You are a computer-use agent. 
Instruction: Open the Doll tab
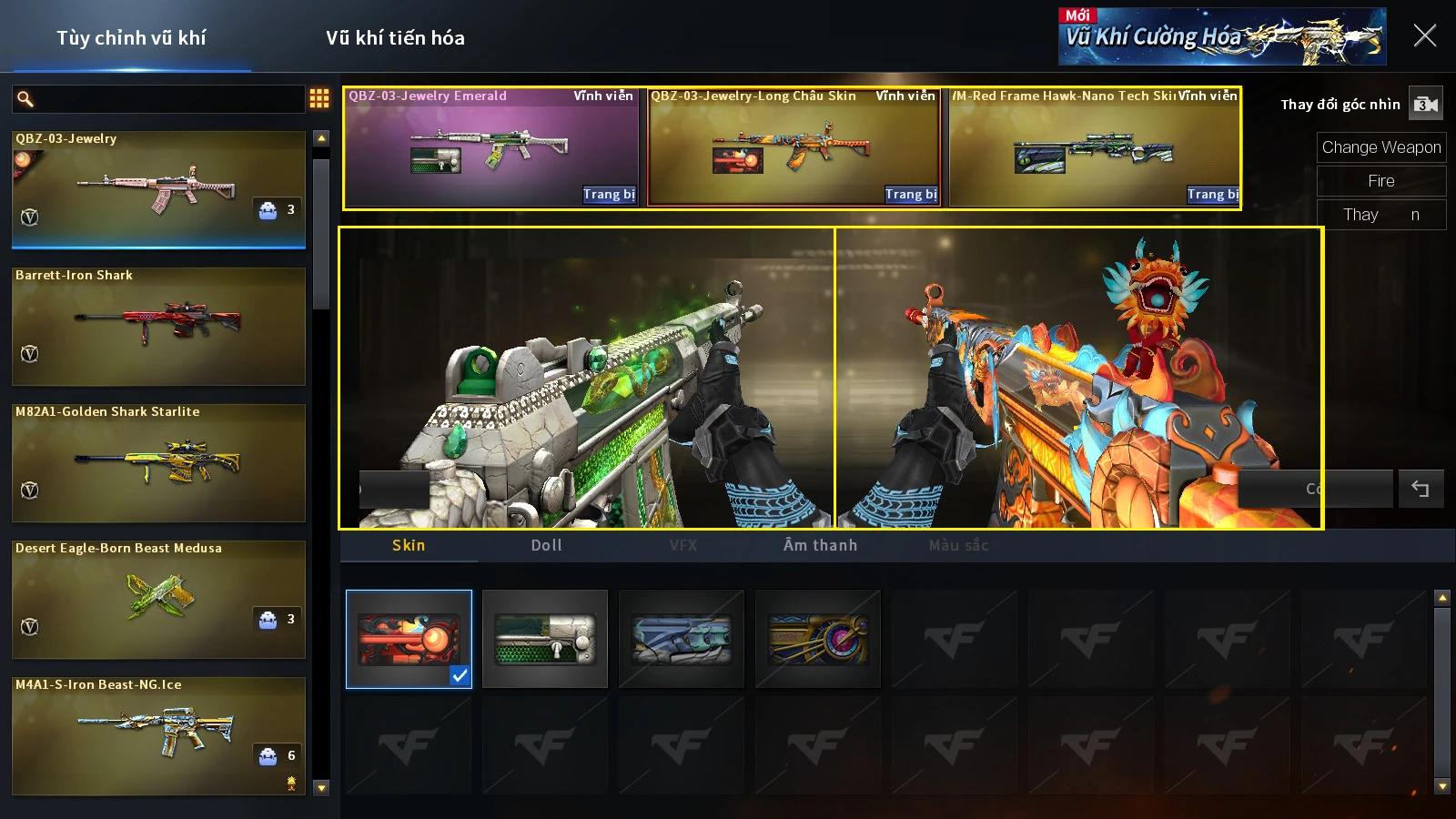546,545
